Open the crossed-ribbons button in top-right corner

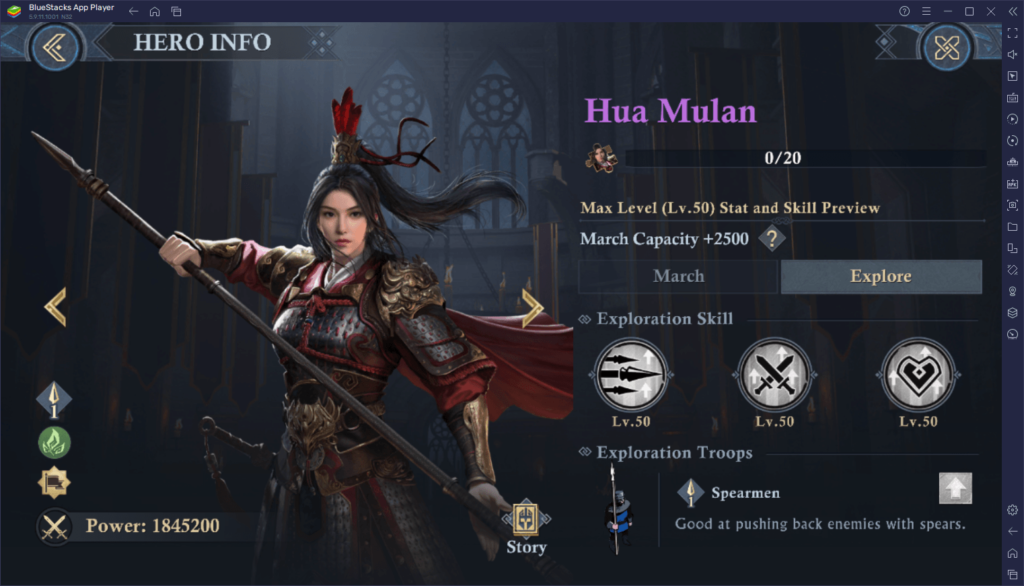pyautogui.click(x=945, y=45)
